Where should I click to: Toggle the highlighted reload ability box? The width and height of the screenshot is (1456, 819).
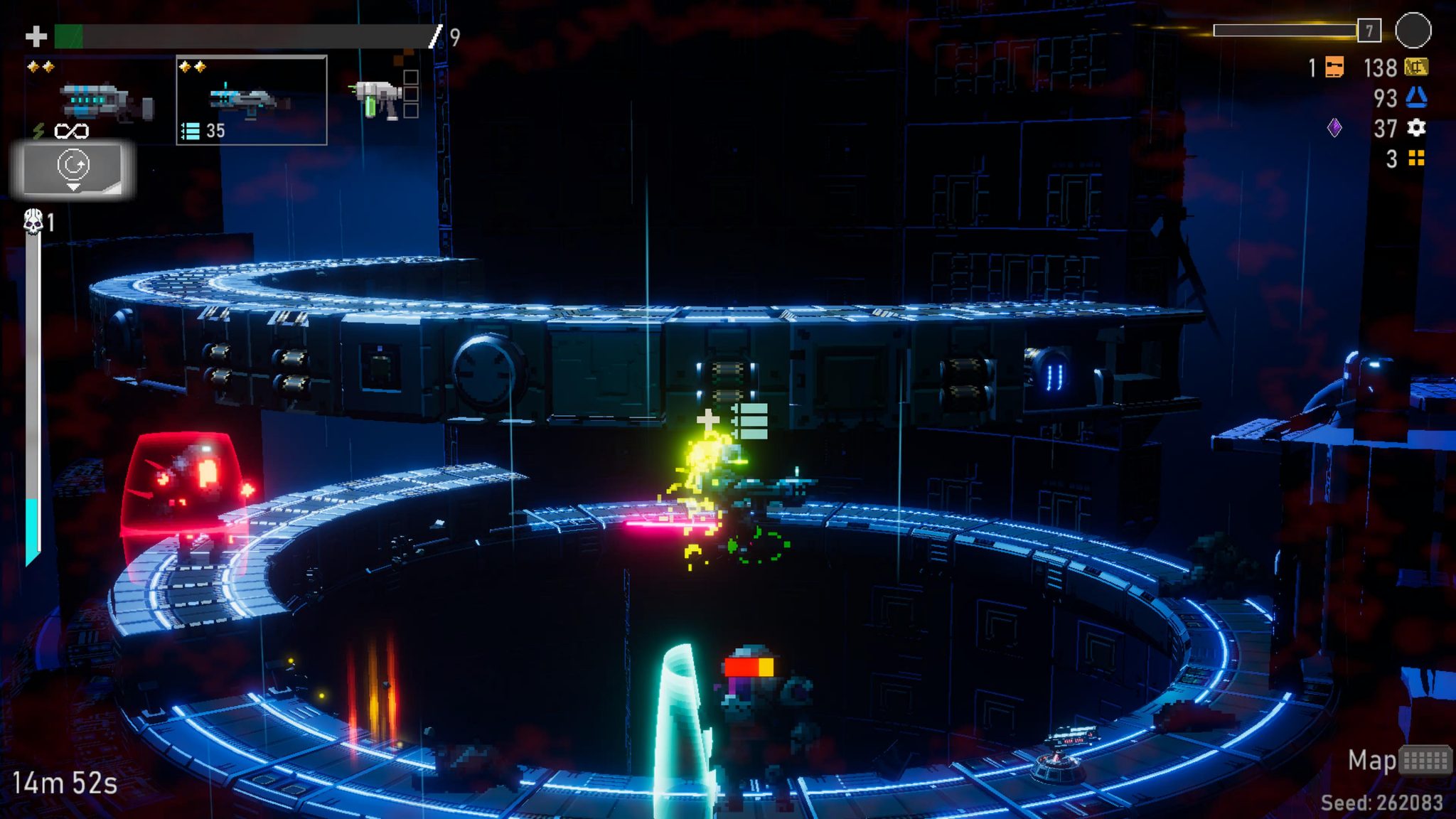click(x=73, y=166)
